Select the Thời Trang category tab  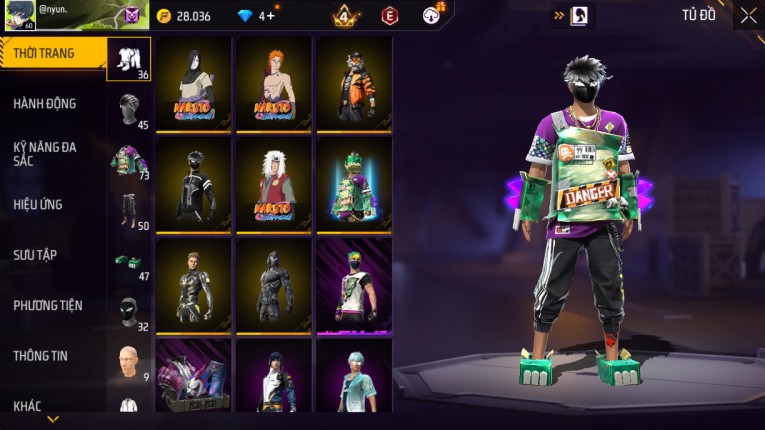pyautogui.click(x=52, y=54)
